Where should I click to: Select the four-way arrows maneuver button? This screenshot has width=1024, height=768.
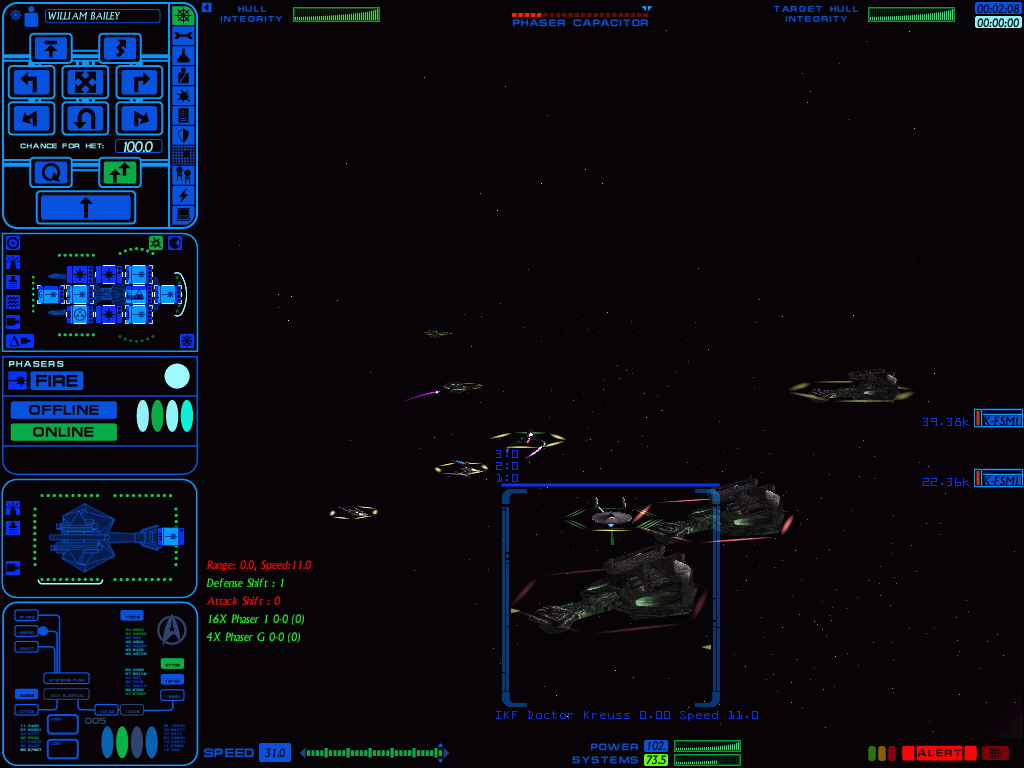click(x=85, y=82)
